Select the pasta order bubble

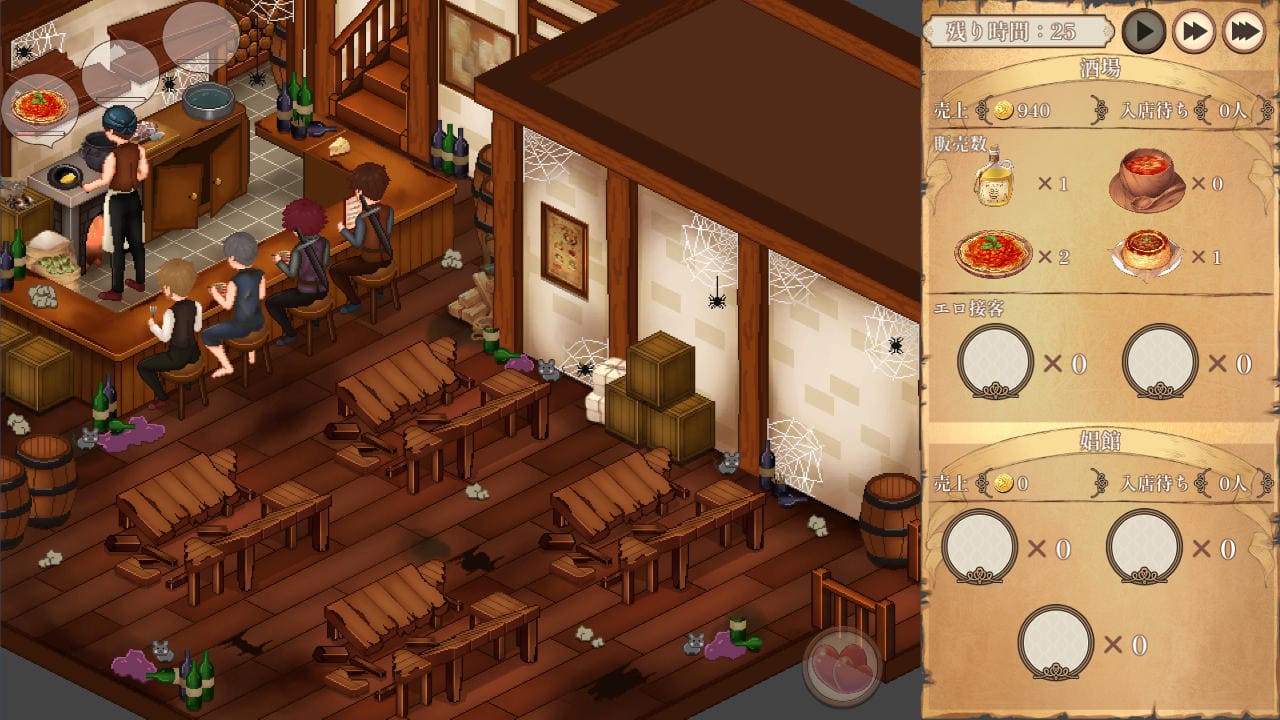(40, 106)
